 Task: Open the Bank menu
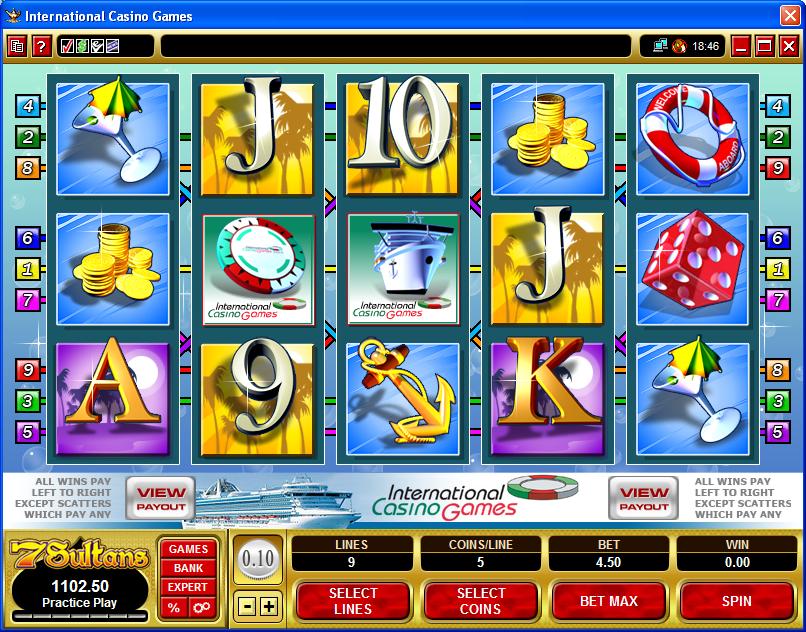(x=188, y=568)
